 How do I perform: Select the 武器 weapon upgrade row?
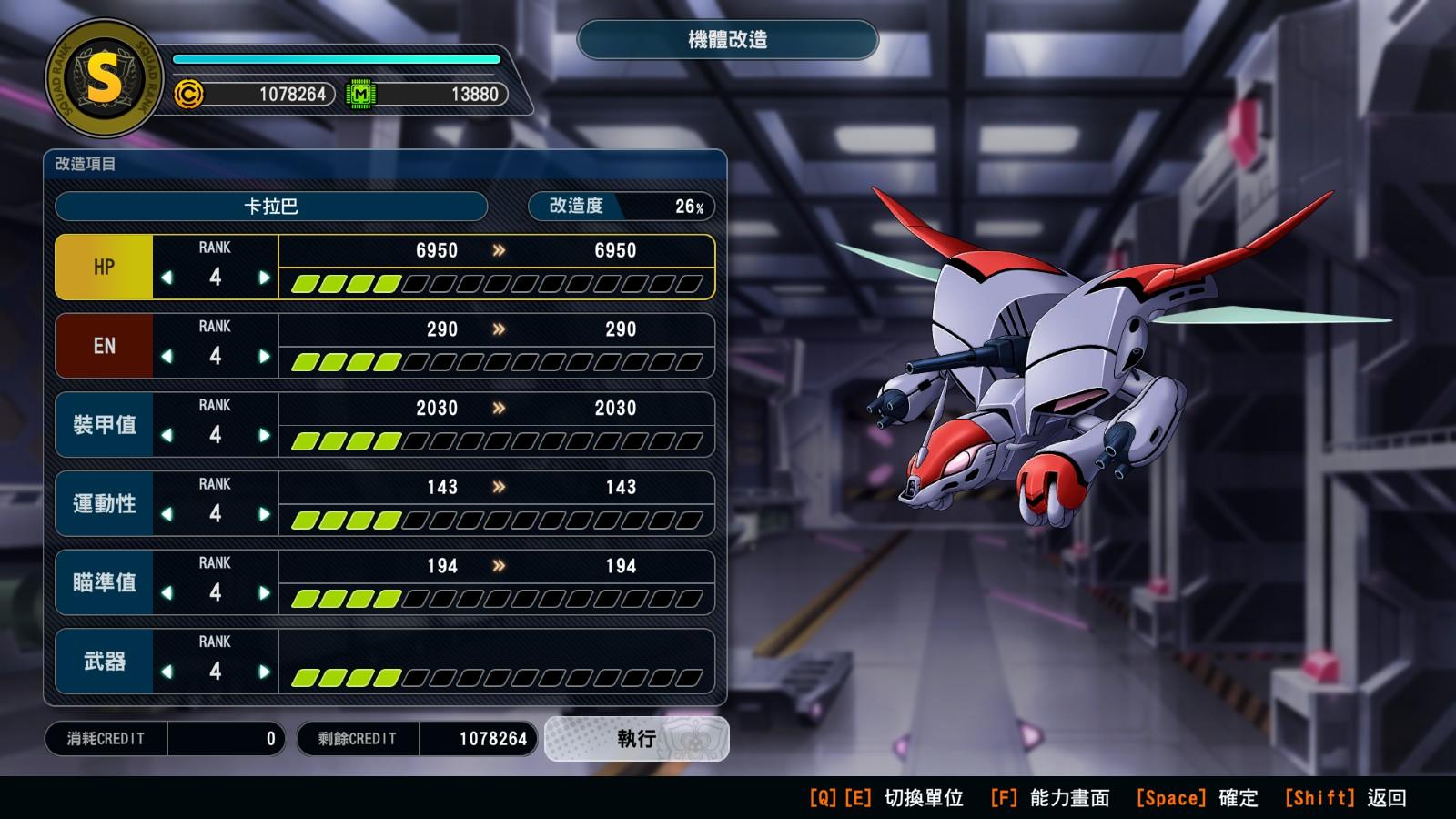click(104, 662)
